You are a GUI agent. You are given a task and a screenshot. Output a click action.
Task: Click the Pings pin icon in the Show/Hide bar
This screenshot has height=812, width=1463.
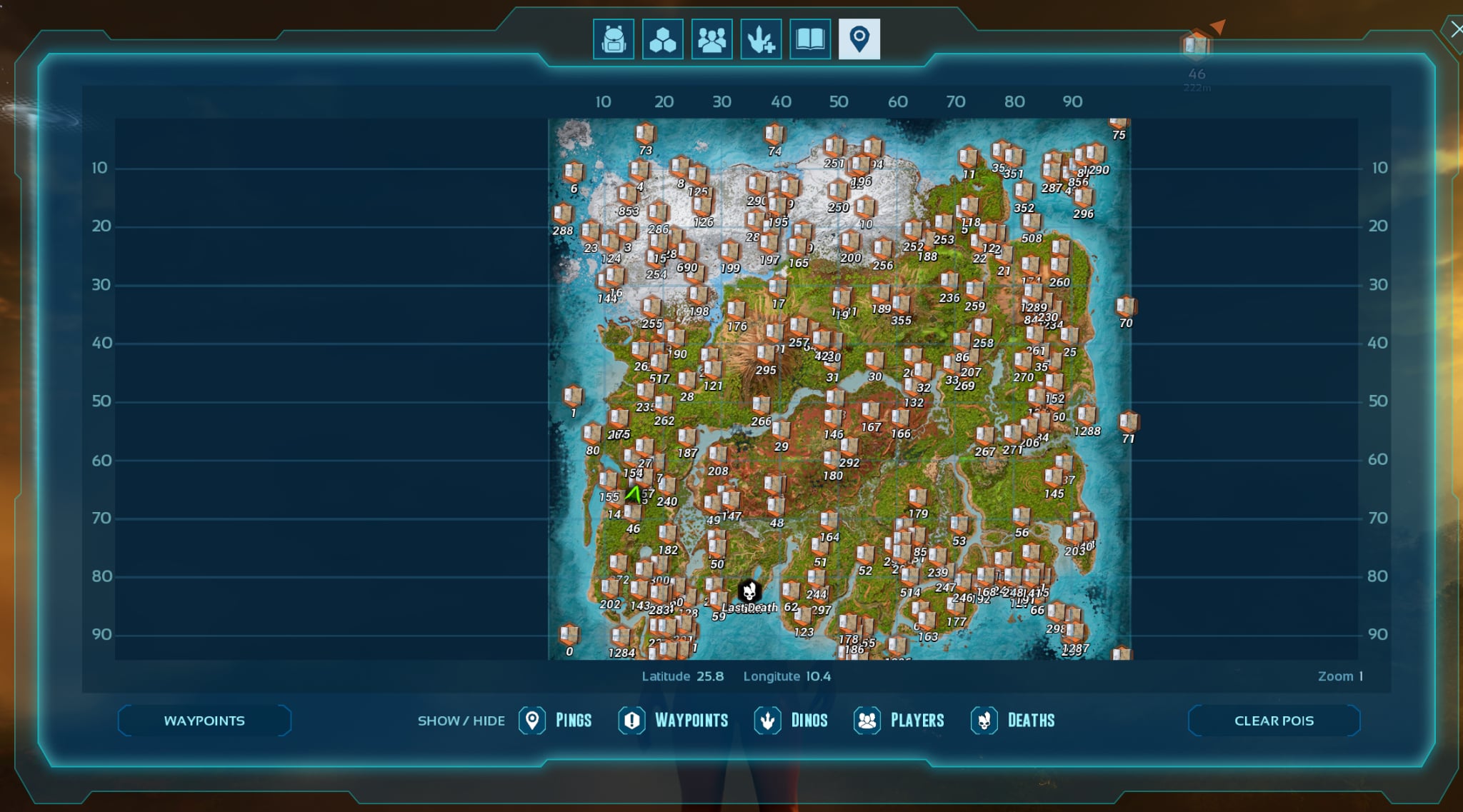531,721
